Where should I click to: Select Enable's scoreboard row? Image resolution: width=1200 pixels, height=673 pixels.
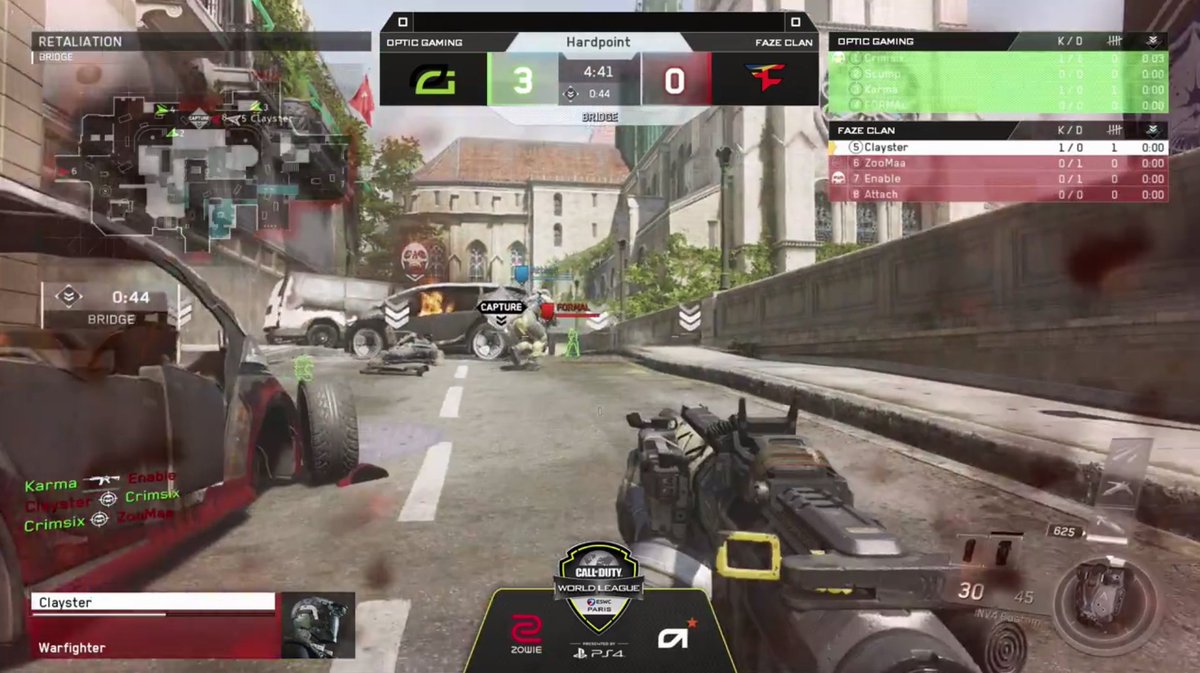(x=998, y=179)
